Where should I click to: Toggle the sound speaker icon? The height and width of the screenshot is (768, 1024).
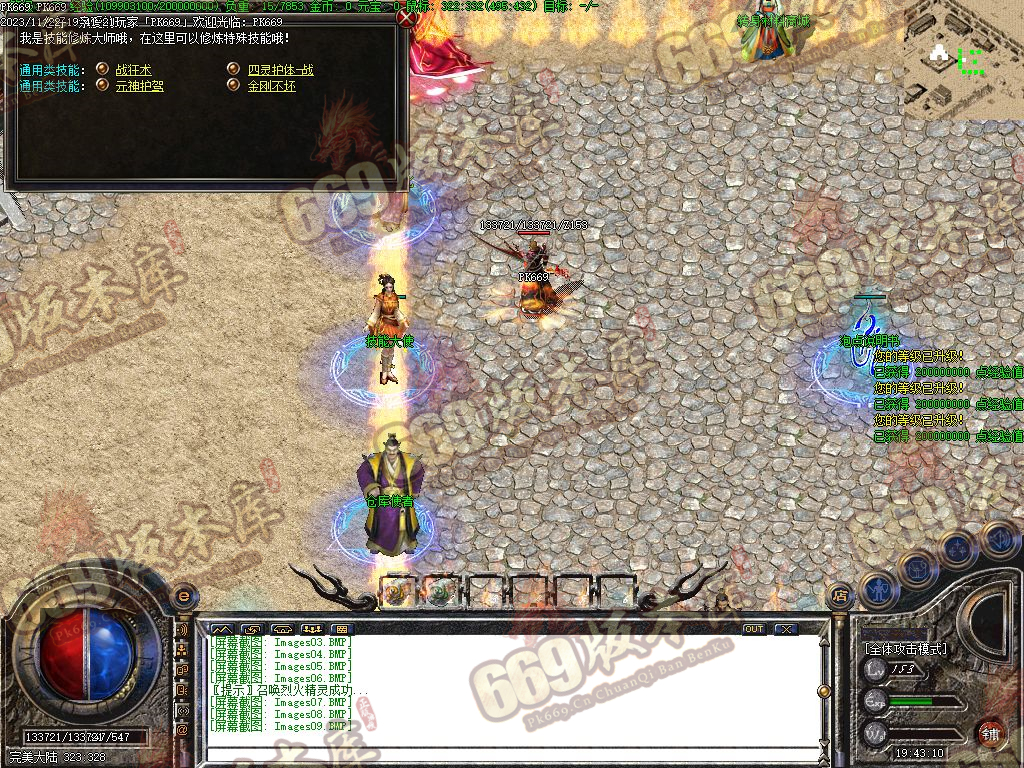point(998,540)
